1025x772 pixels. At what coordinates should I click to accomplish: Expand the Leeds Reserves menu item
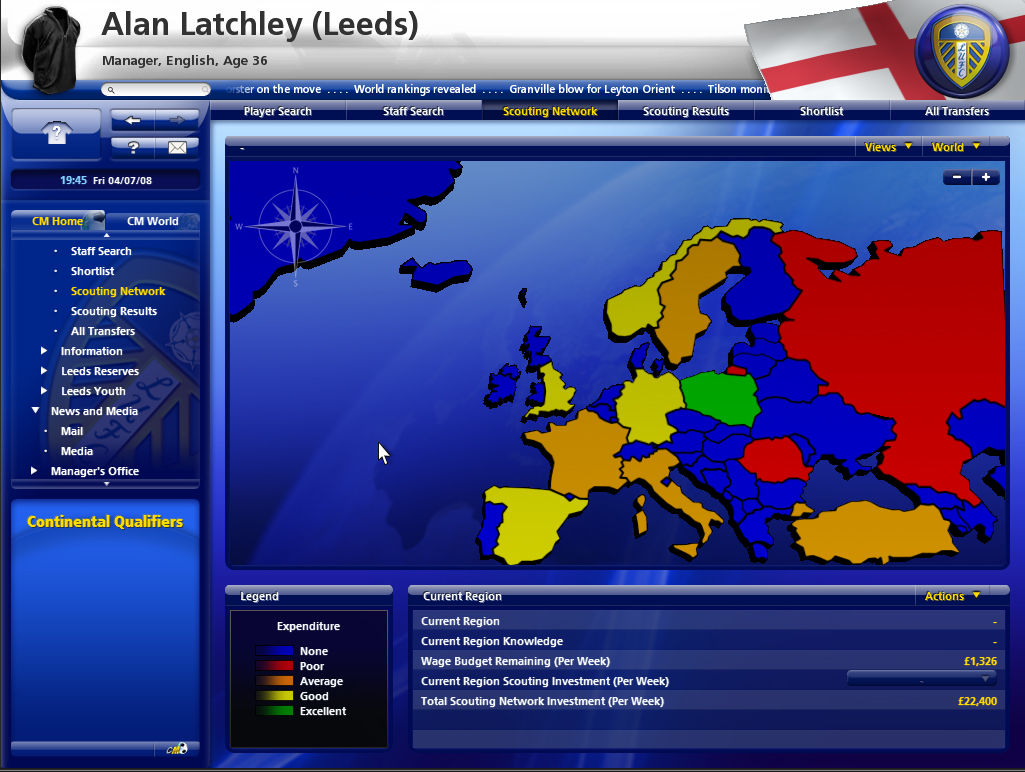pyautogui.click(x=101, y=371)
